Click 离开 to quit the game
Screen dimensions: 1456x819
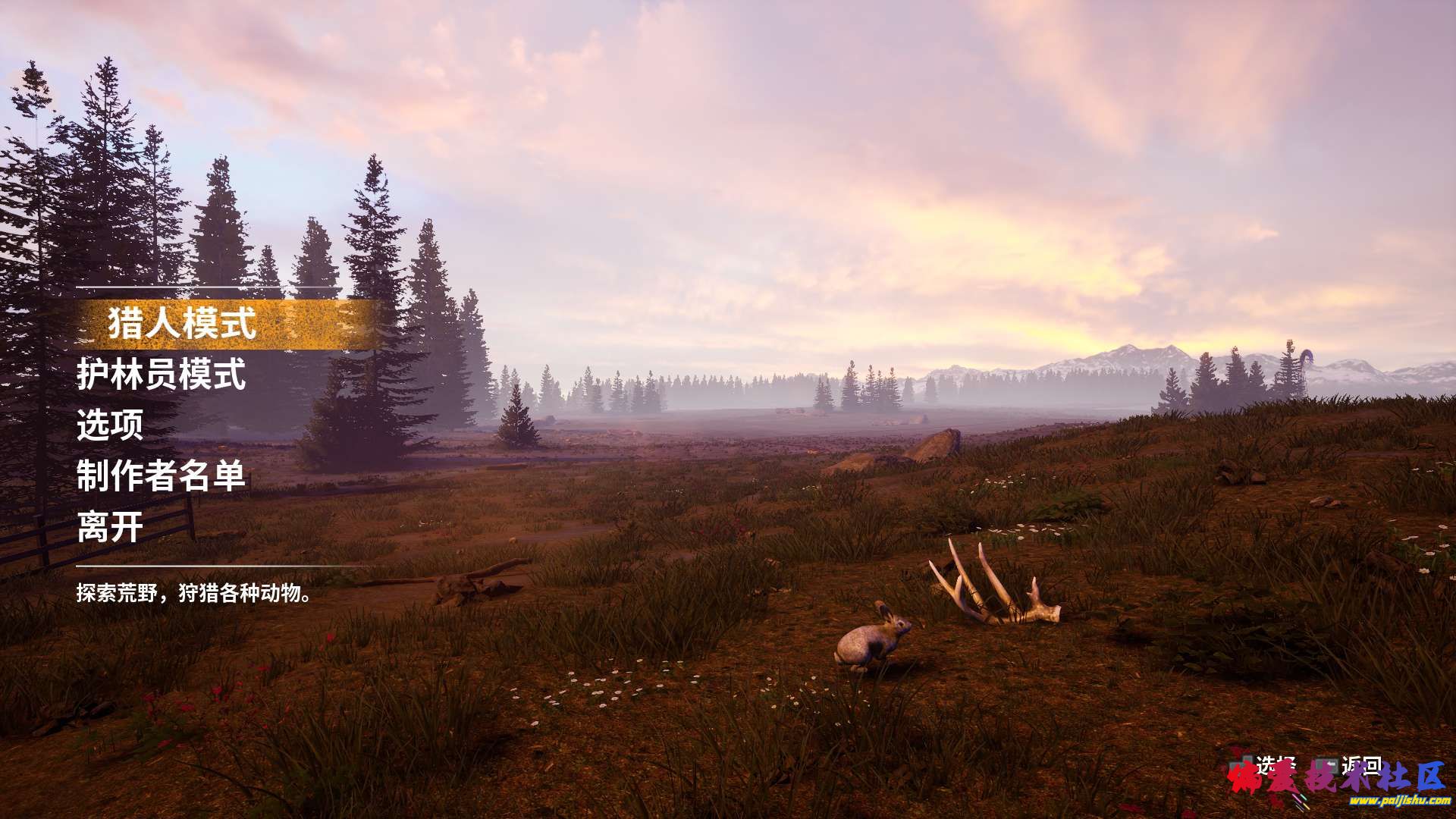tap(110, 527)
